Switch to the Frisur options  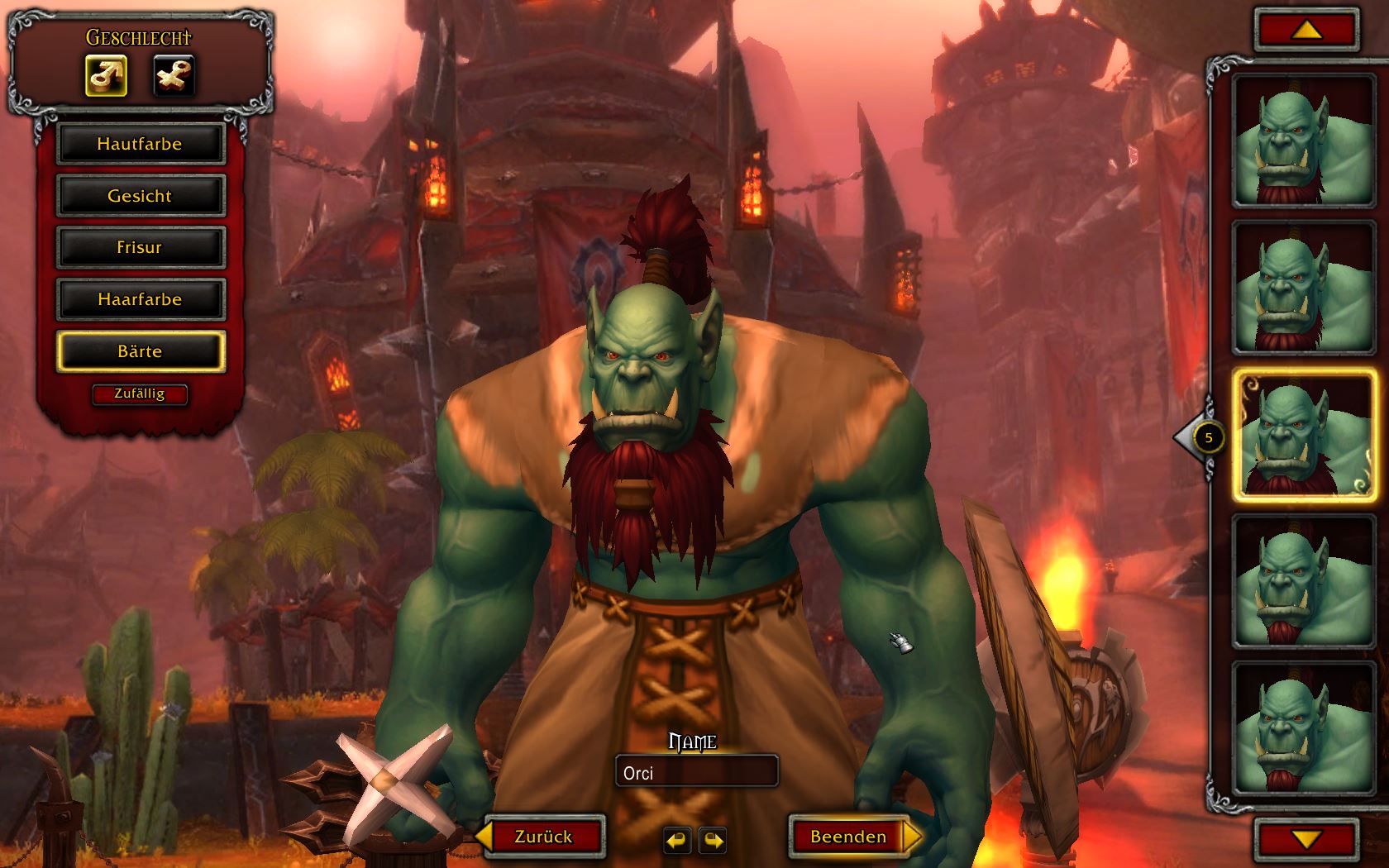click(x=140, y=247)
